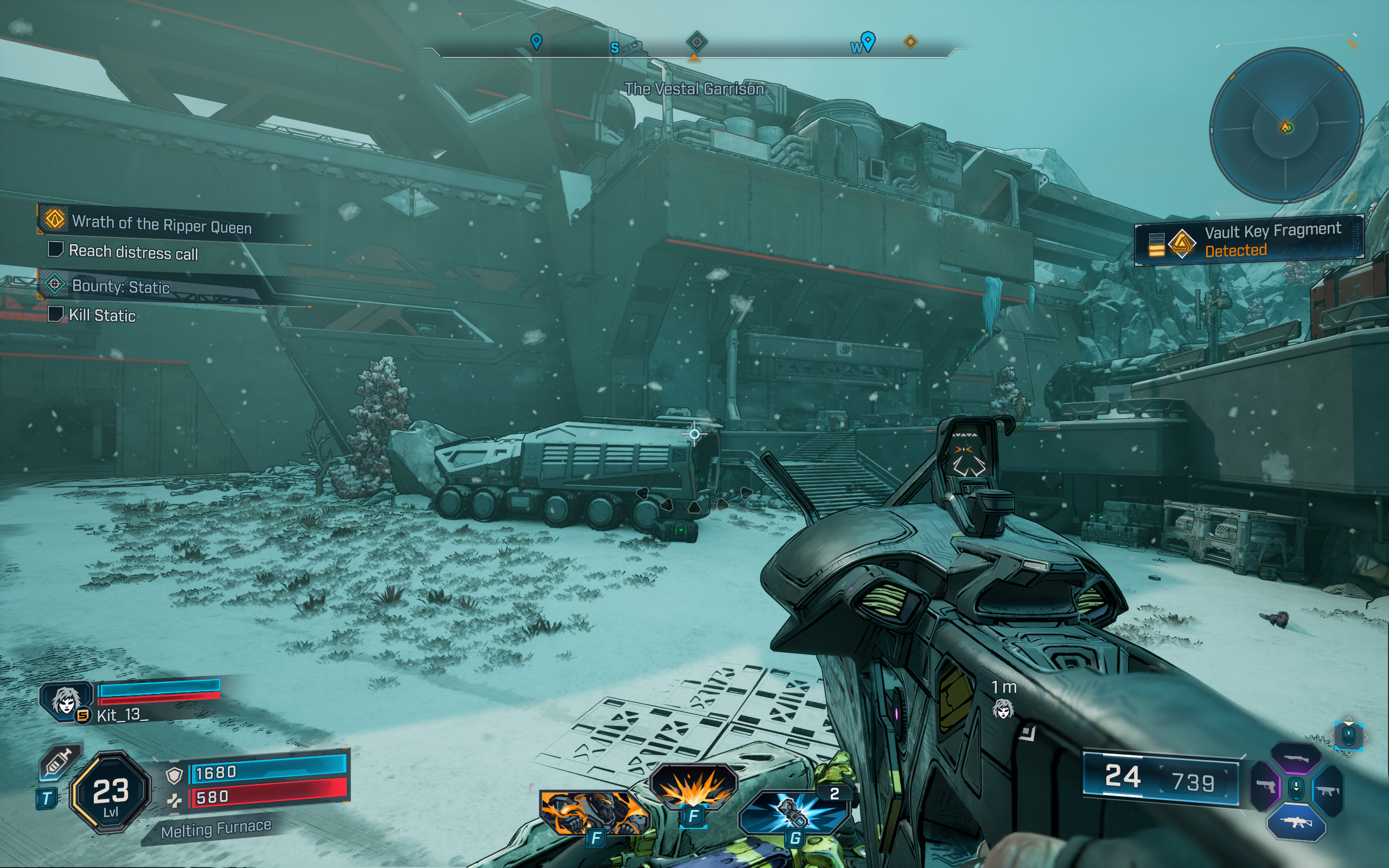
Task: Select the pistol slot on the weapon wheel
Action: [x=1267, y=788]
